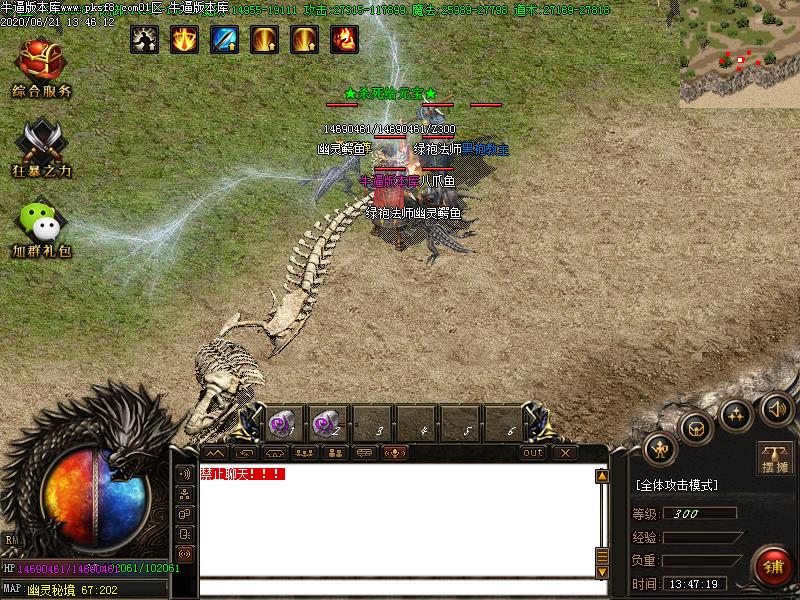Click the dark silhouette figure buff icon
The width and height of the screenshot is (800, 600).
click(144, 39)
